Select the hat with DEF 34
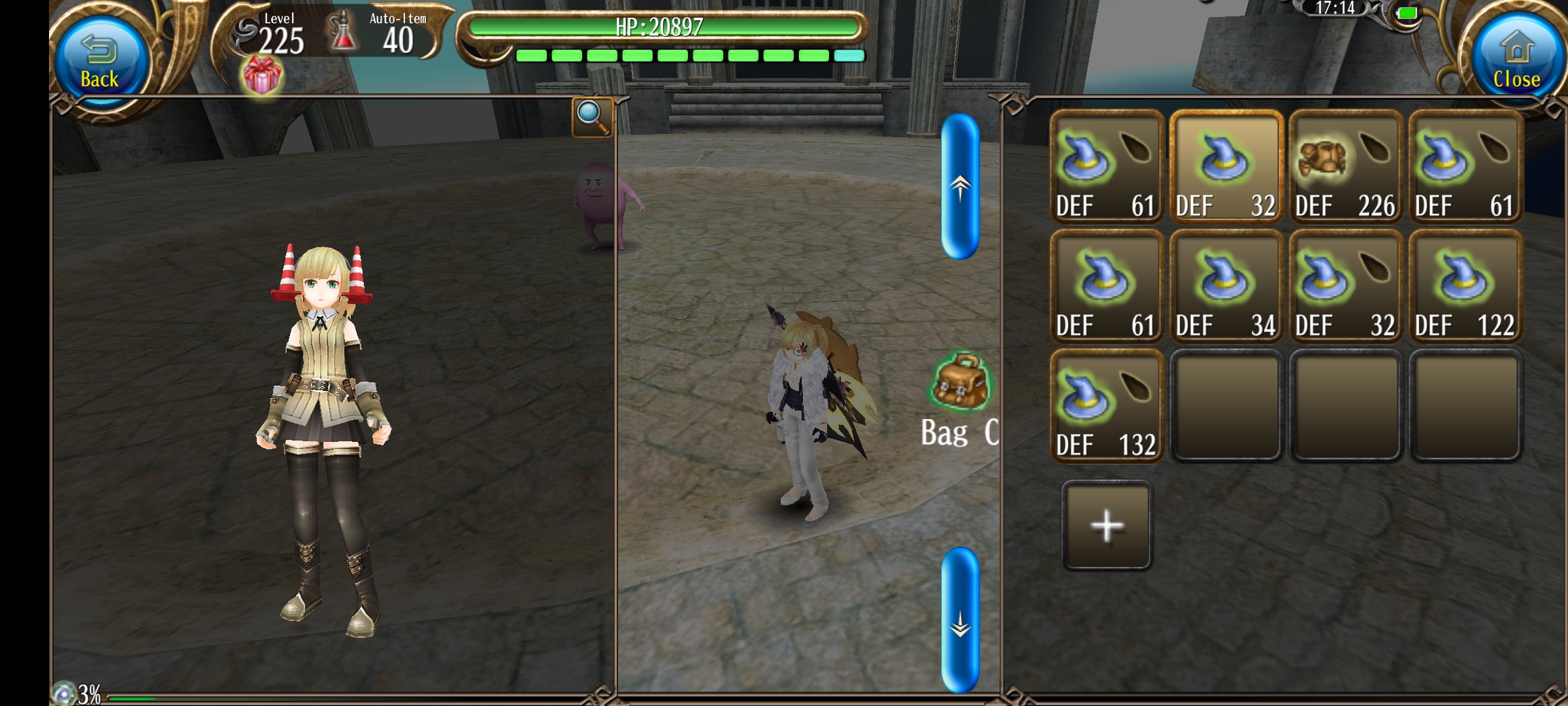Screen dimensions: 1568x706 pyautogui.click(x=1226, y=287)
